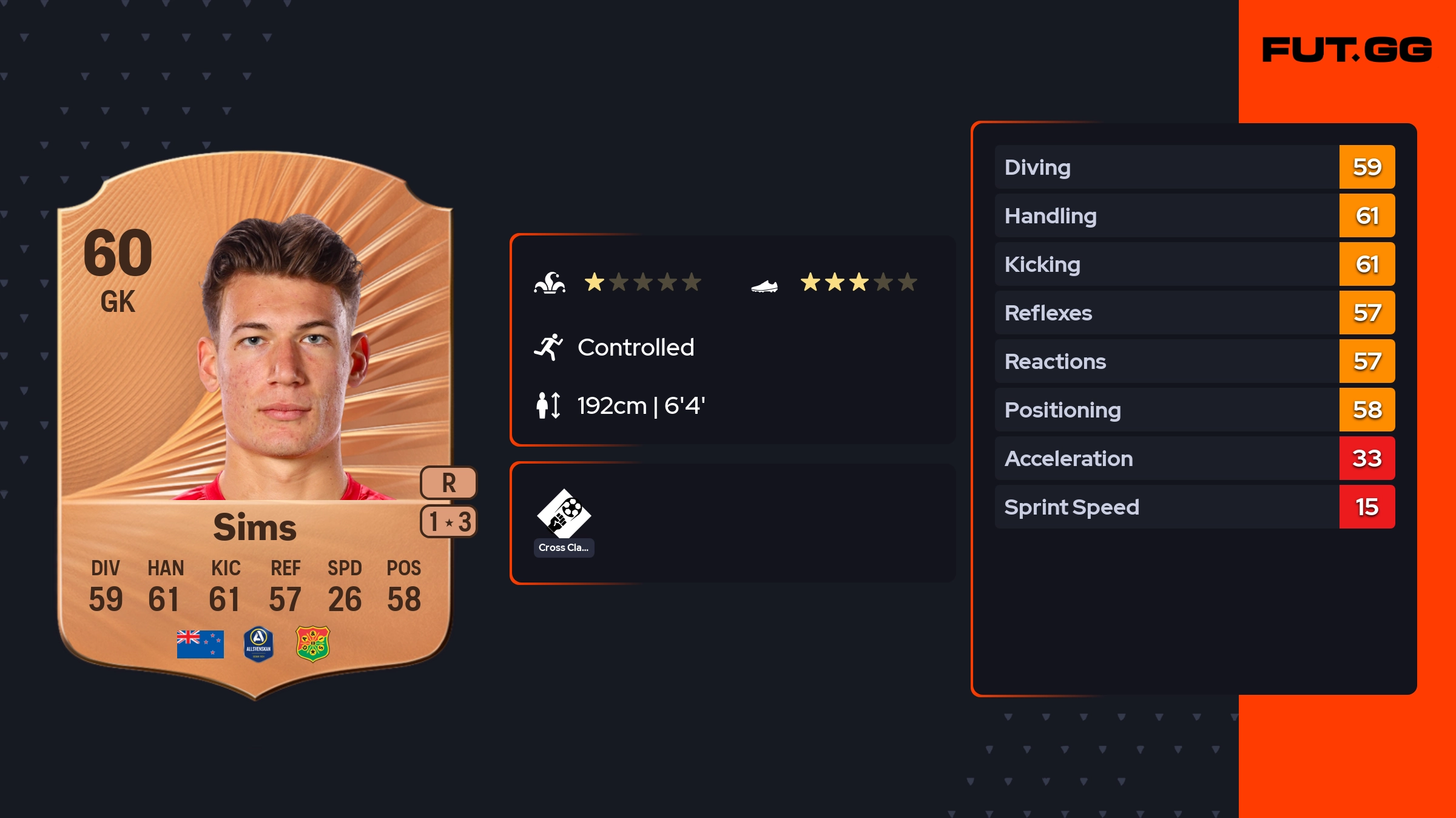Select the Sims goalkeeper player card
1456x818 pixels.
coord(255,425)
